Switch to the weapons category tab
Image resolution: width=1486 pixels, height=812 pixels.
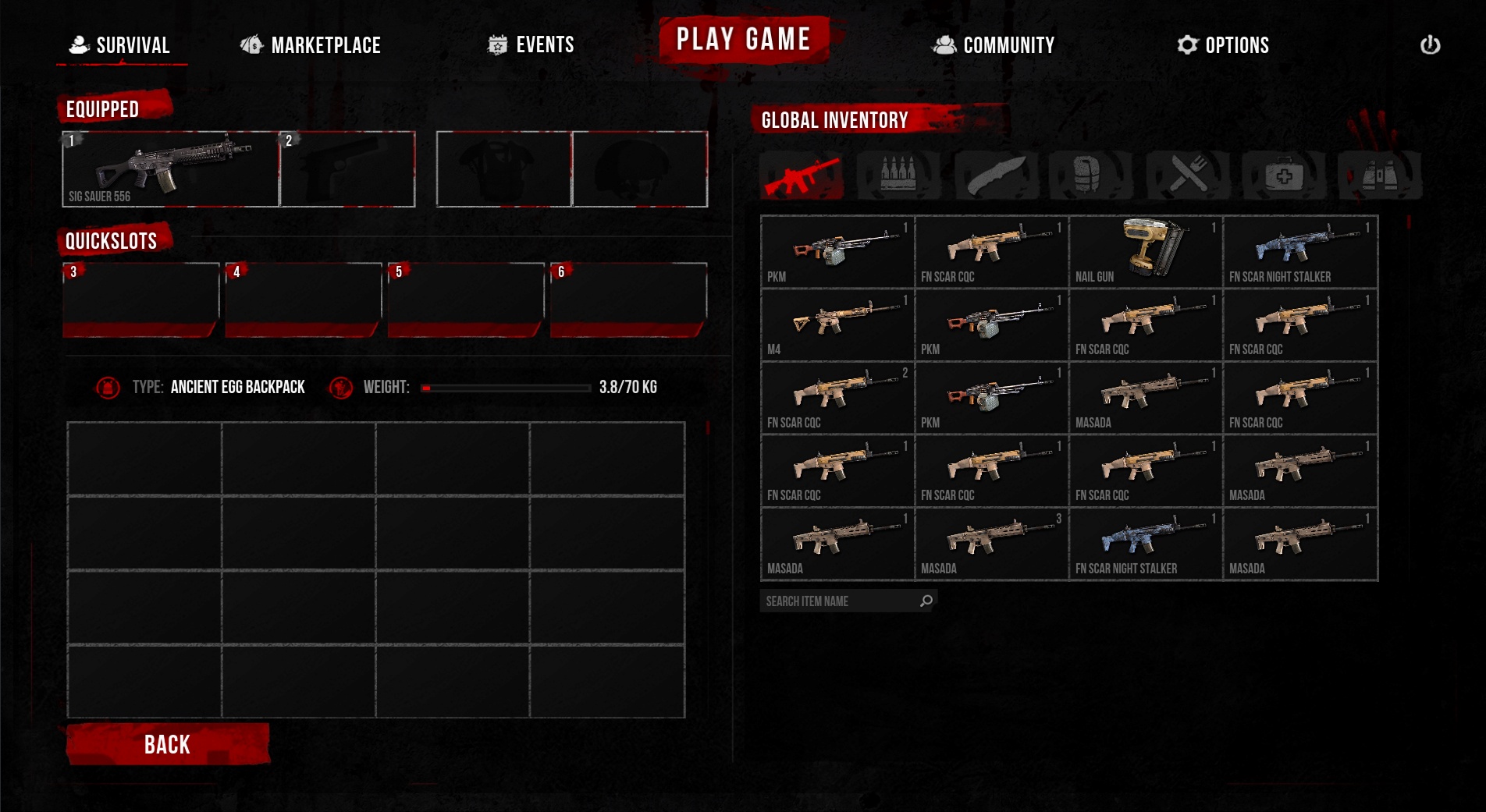(802, 176)
